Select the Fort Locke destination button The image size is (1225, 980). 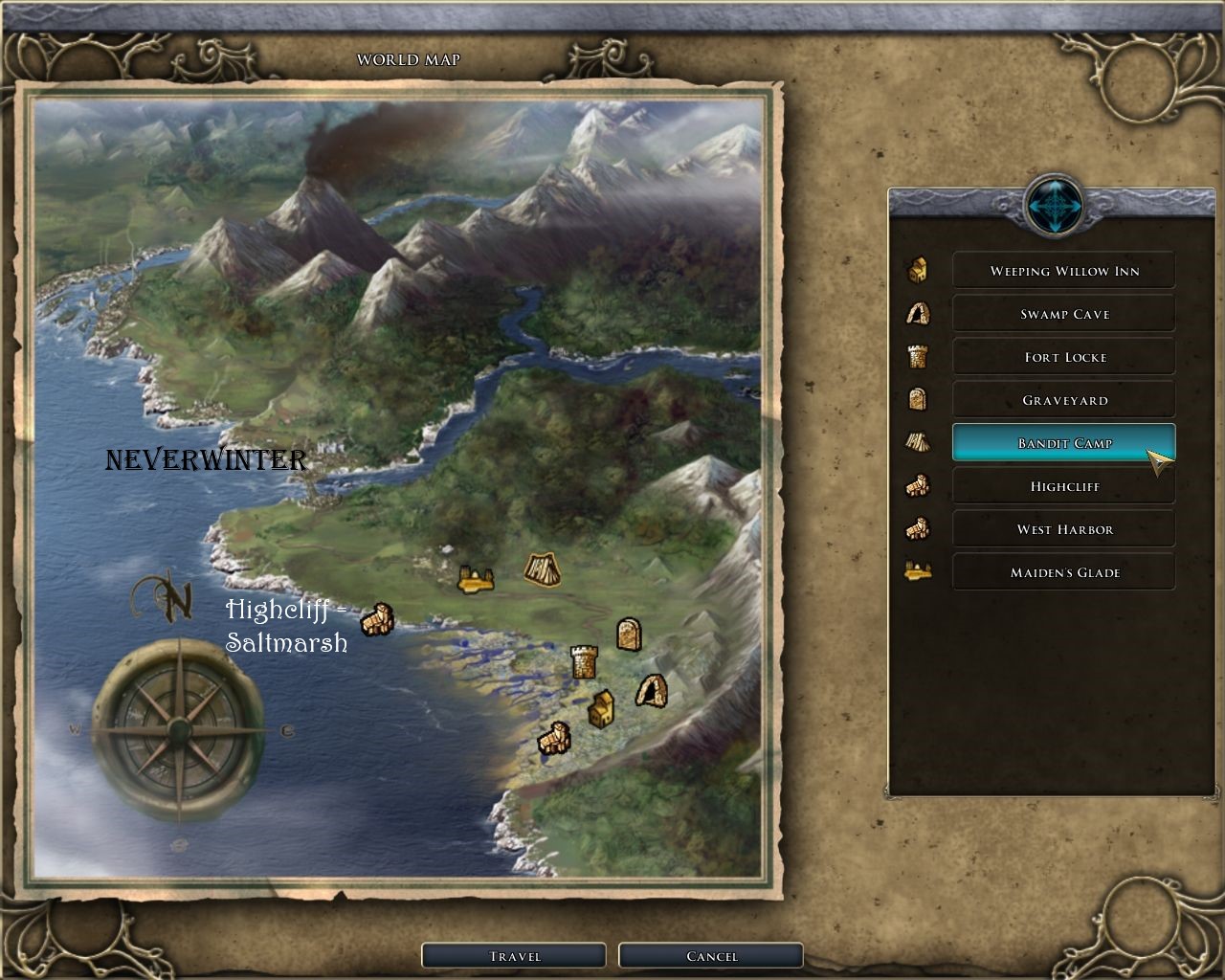click(x=1063, y=357)
